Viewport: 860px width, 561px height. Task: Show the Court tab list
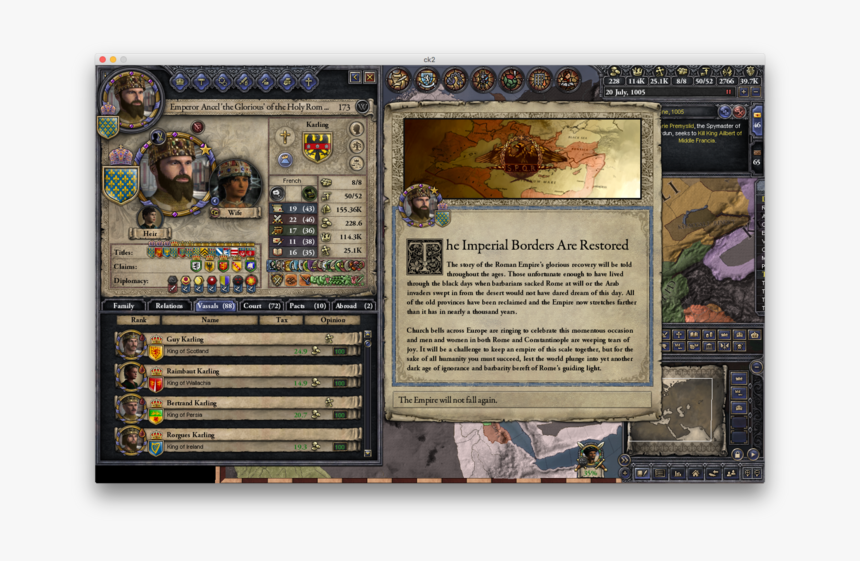pyautogui.click(x=261, y=305)
